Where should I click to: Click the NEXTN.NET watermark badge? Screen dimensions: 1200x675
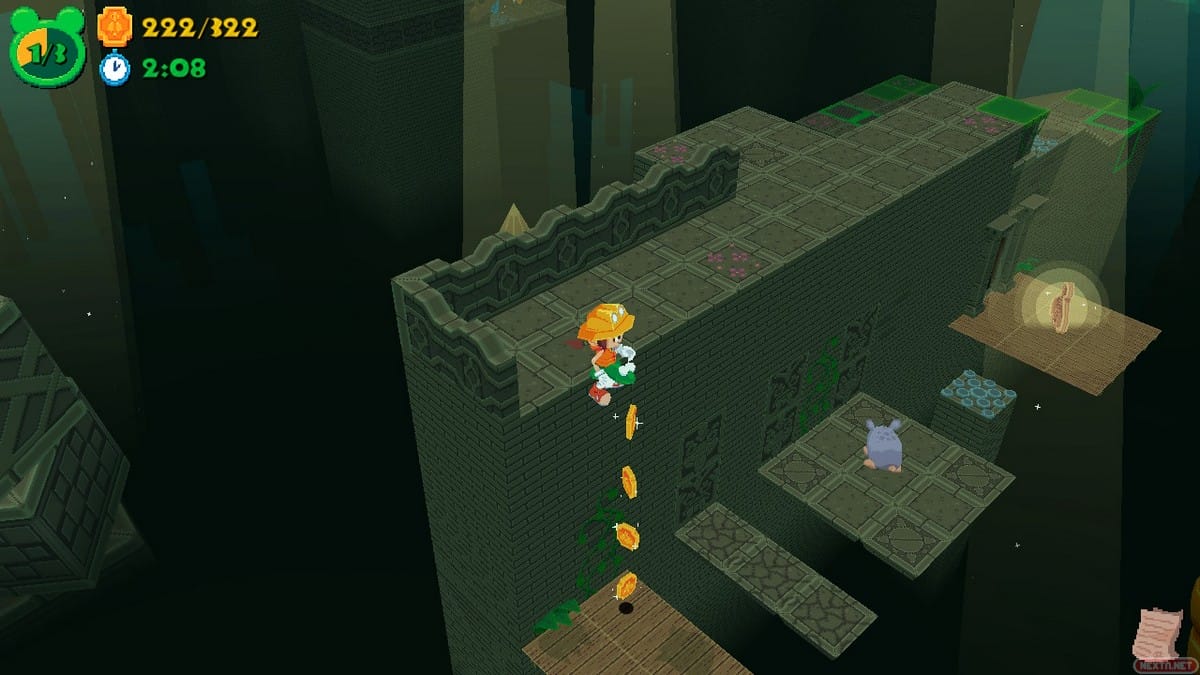1165,663
